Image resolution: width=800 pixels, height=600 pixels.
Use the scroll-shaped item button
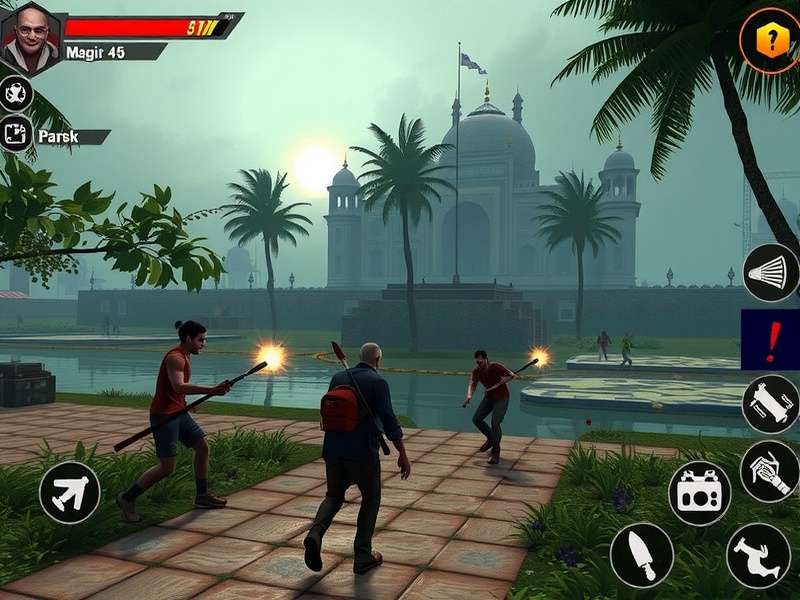tap(771, 403)
